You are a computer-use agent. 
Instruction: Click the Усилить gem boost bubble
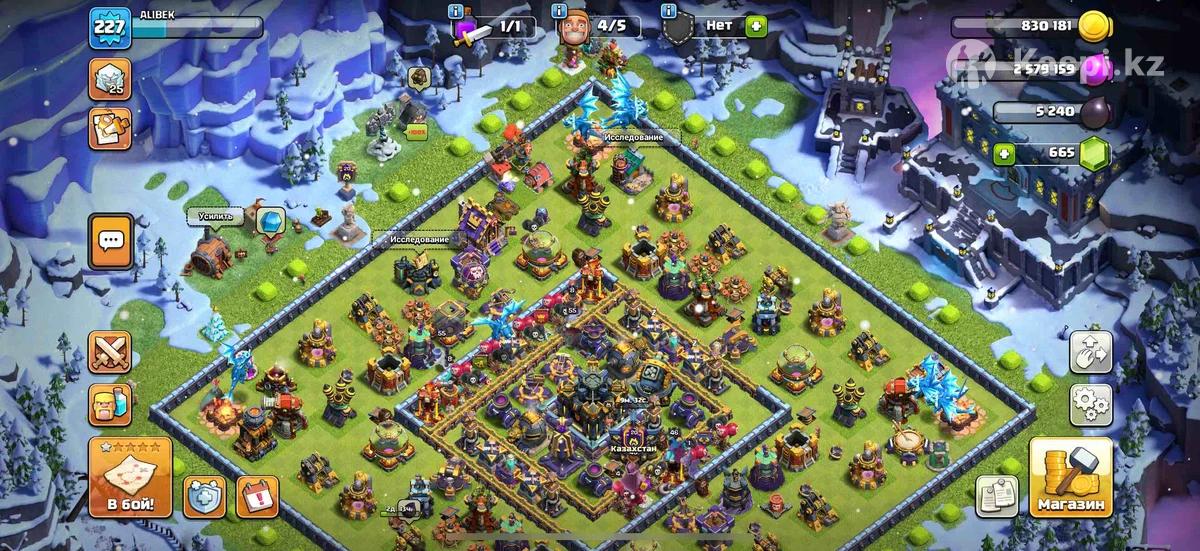tap(270, 221)
